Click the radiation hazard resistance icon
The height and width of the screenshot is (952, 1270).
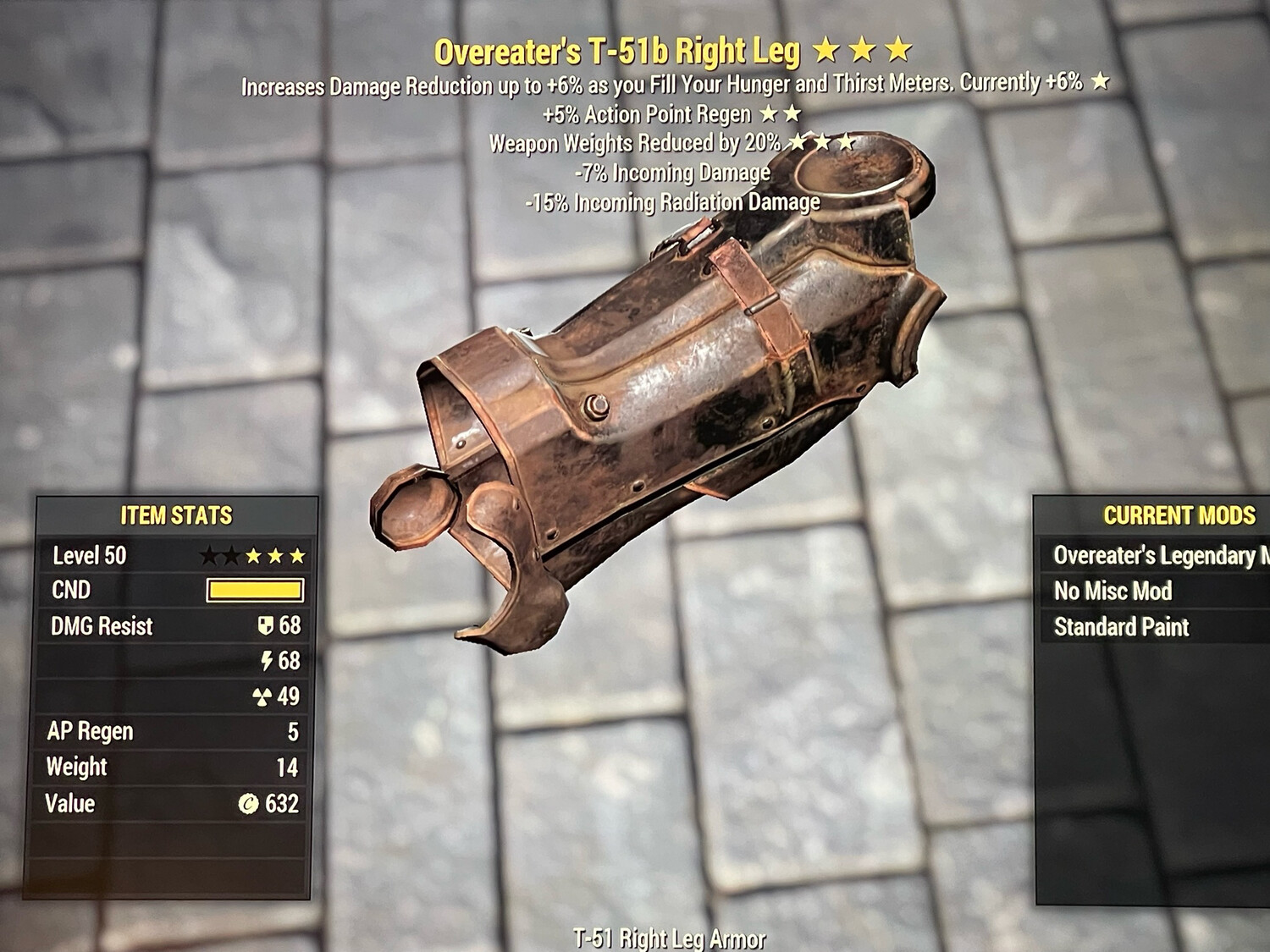click(x=263, y=697)
